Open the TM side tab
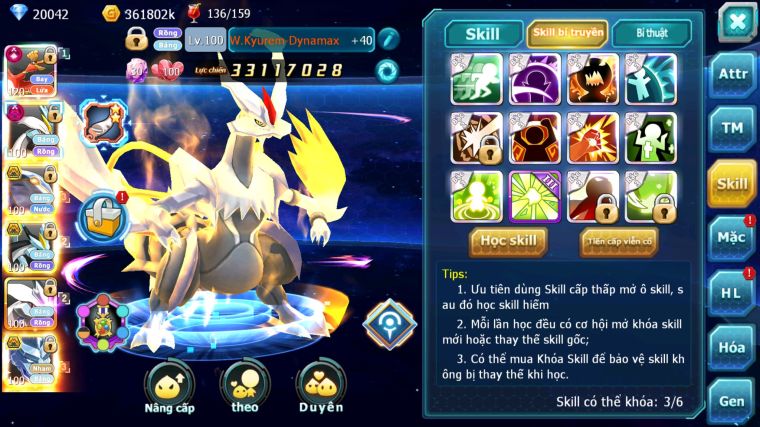Viewport: 760px width, 427px height. 731,129
